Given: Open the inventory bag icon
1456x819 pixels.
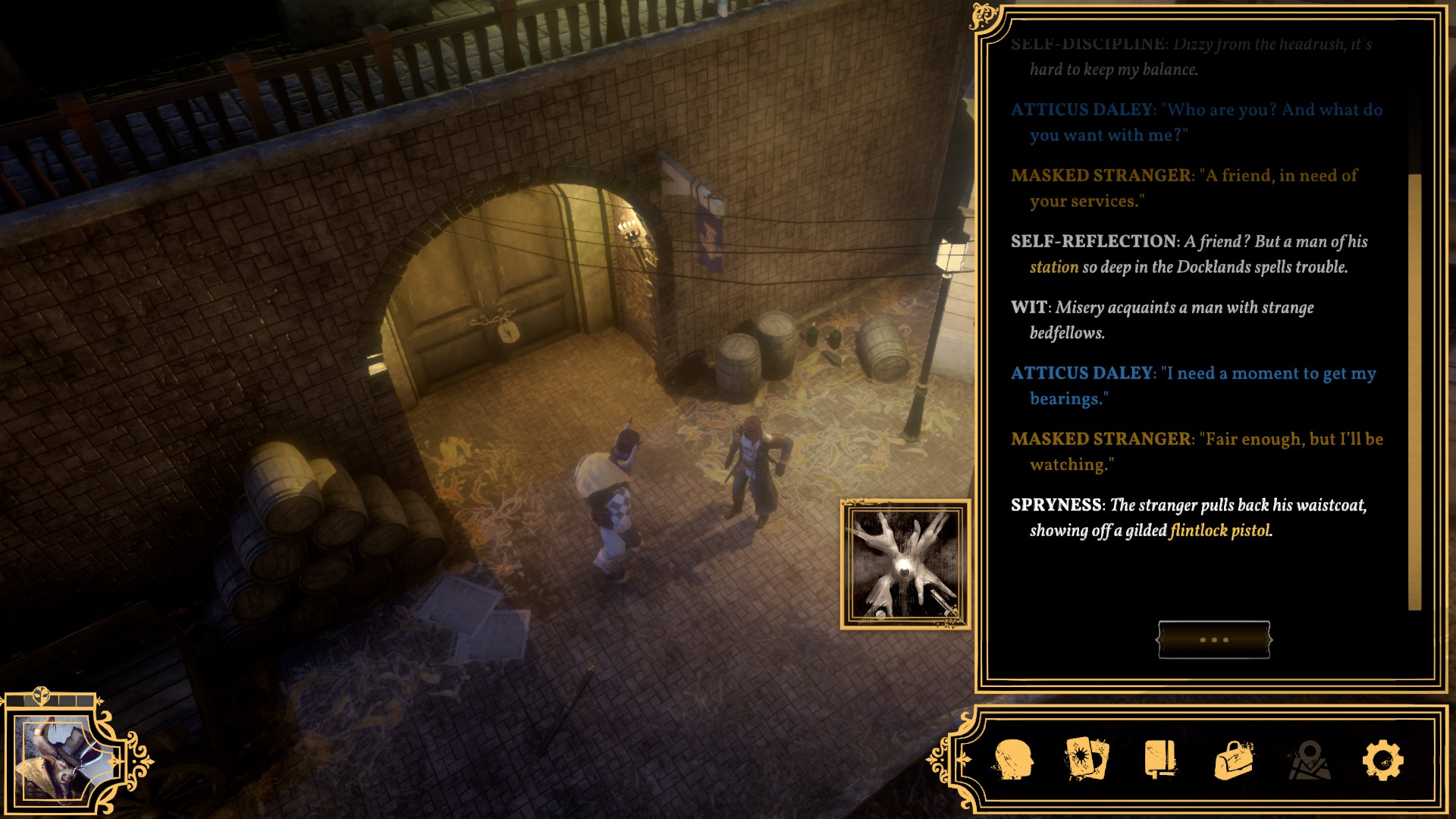Looking at the screenshot, I should 1234,760.
